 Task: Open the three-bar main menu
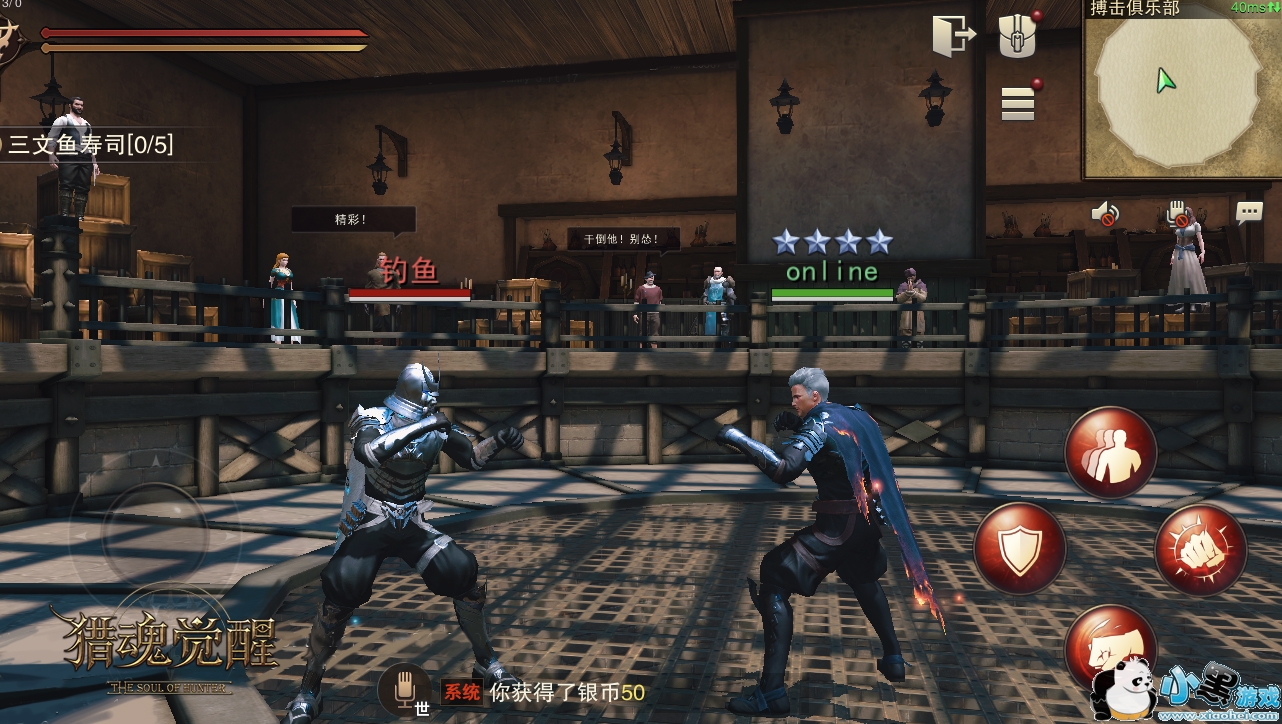point(1018,103)
